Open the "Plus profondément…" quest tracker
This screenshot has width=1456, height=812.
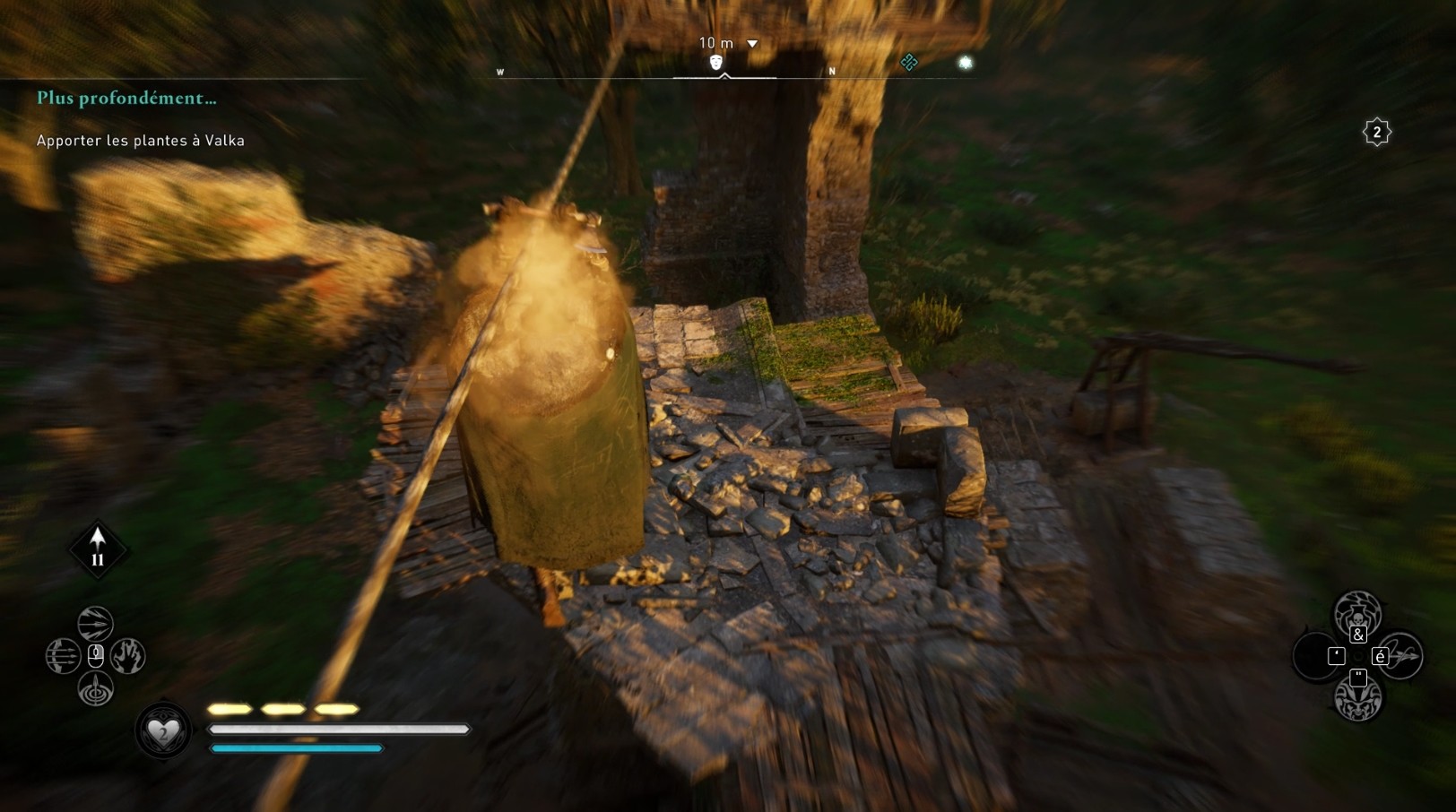tap(126, 99)
